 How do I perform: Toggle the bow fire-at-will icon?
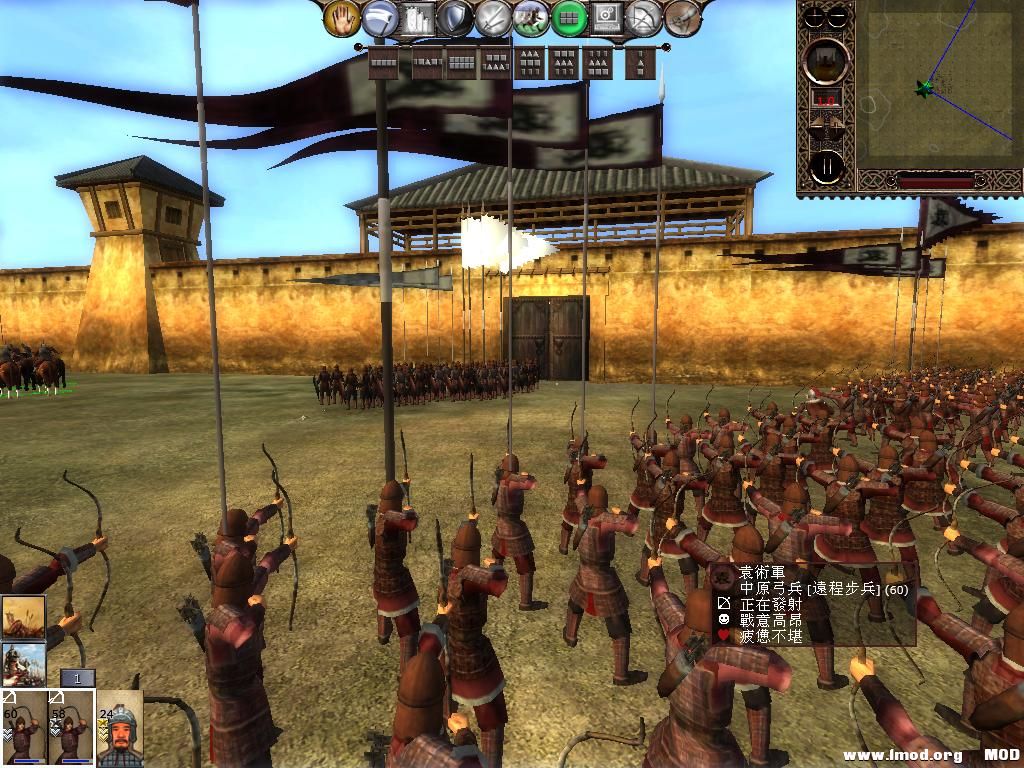tap(644, 18)
